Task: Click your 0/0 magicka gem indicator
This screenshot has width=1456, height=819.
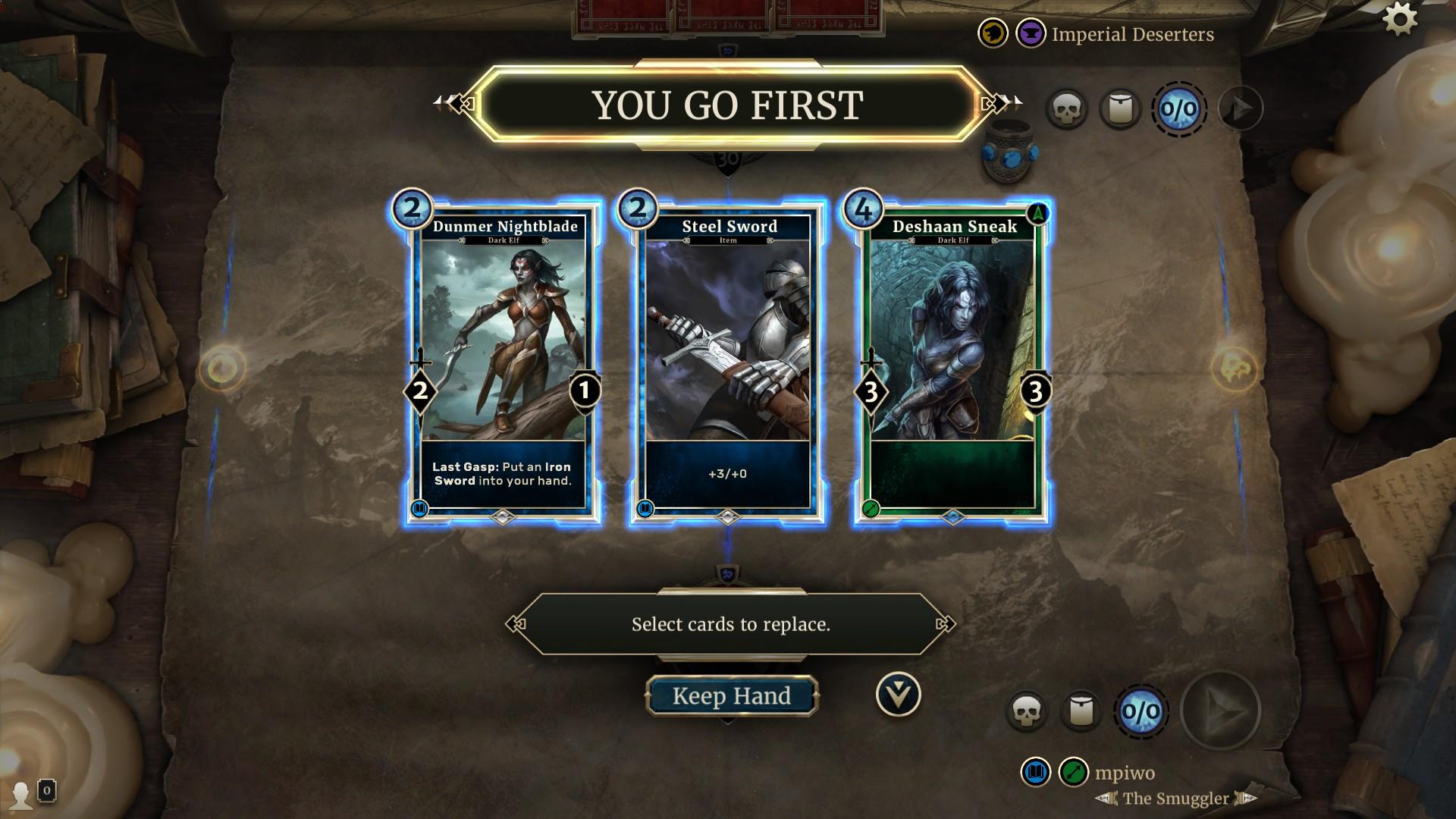Action: coord(1141,711)
